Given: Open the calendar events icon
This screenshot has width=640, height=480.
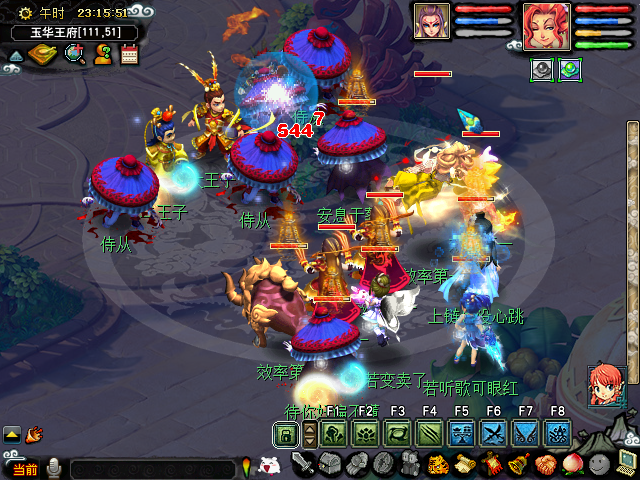Looking at the screenshot, I should [x=129, y=54].
